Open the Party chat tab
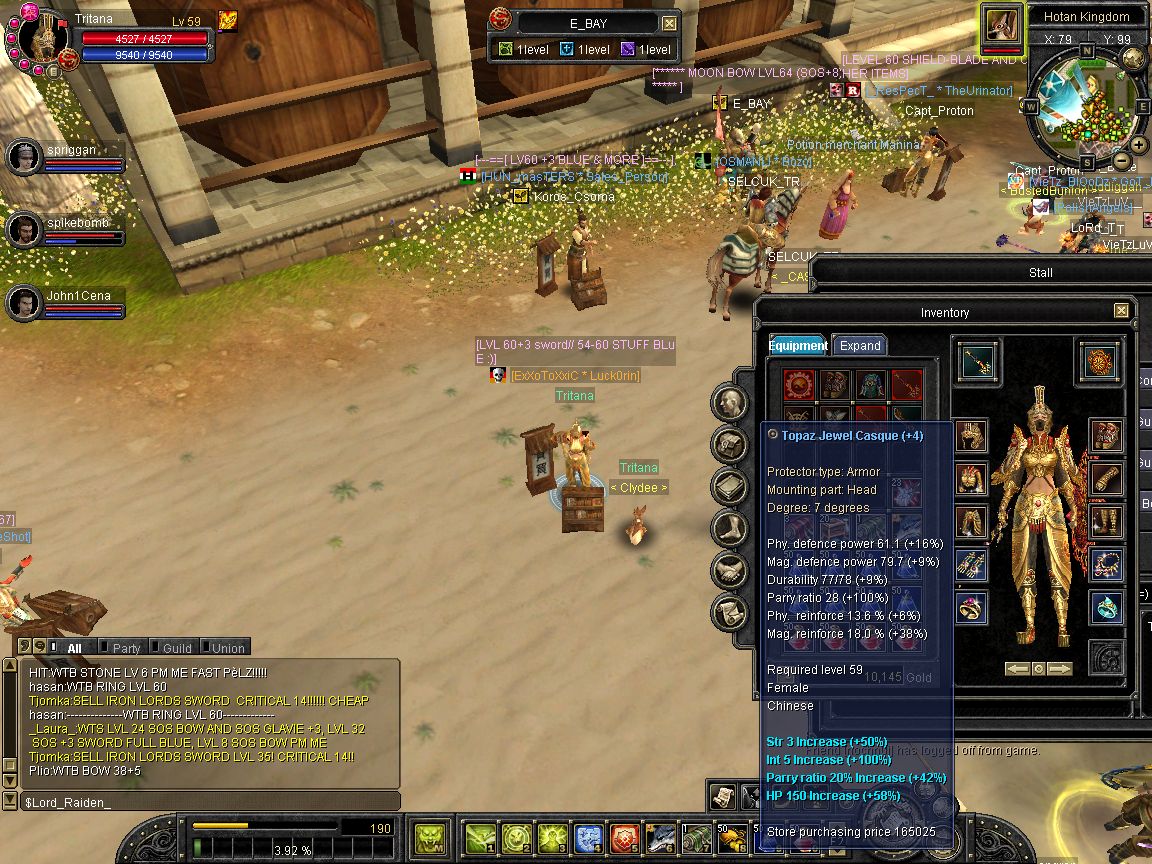This screenshot has width=1152, height=864. click(x=126, y=648)
